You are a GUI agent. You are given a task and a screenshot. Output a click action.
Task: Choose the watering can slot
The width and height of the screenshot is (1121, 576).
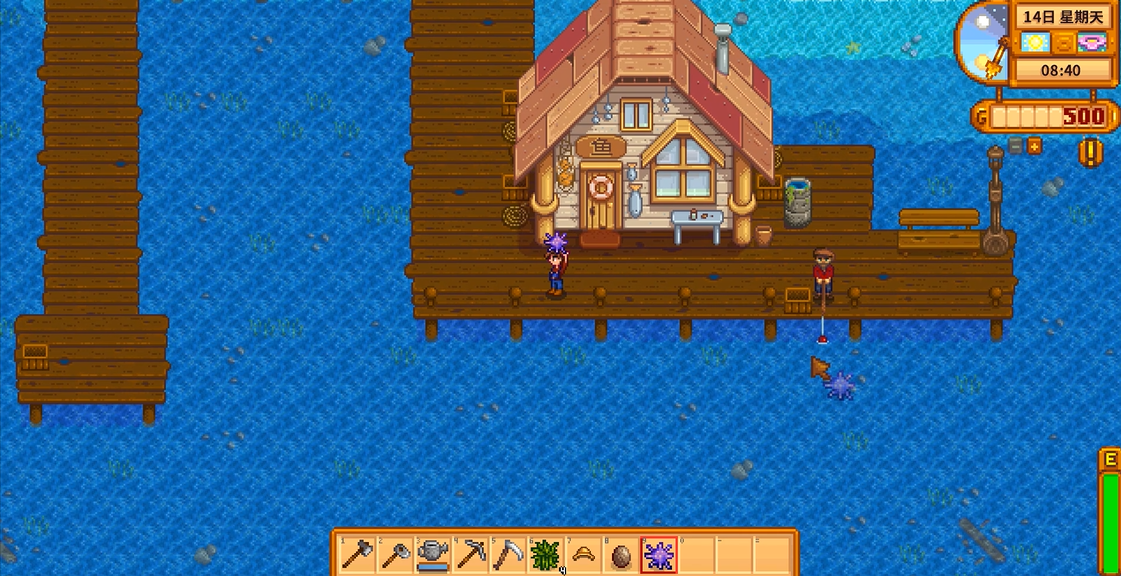[432, 554]
